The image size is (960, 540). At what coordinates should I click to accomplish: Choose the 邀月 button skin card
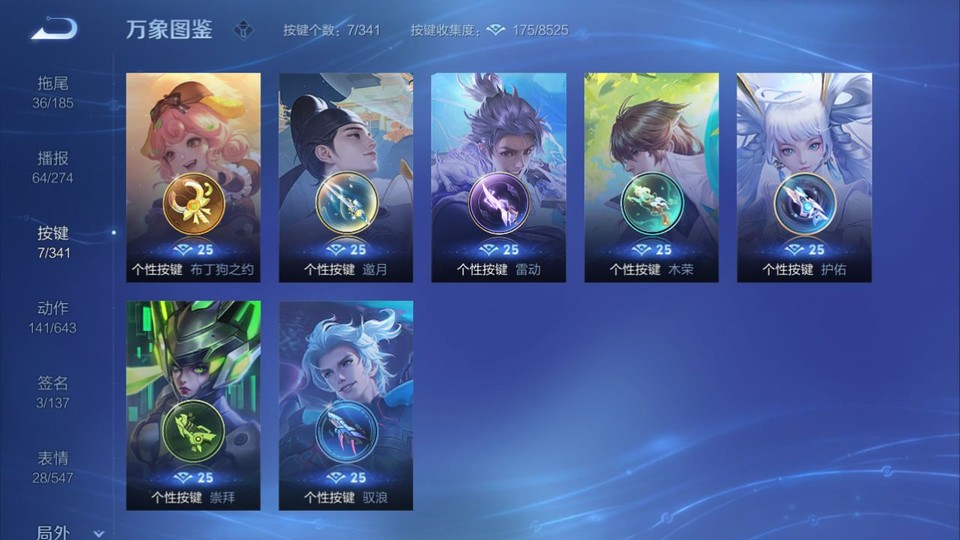point(346,177)
